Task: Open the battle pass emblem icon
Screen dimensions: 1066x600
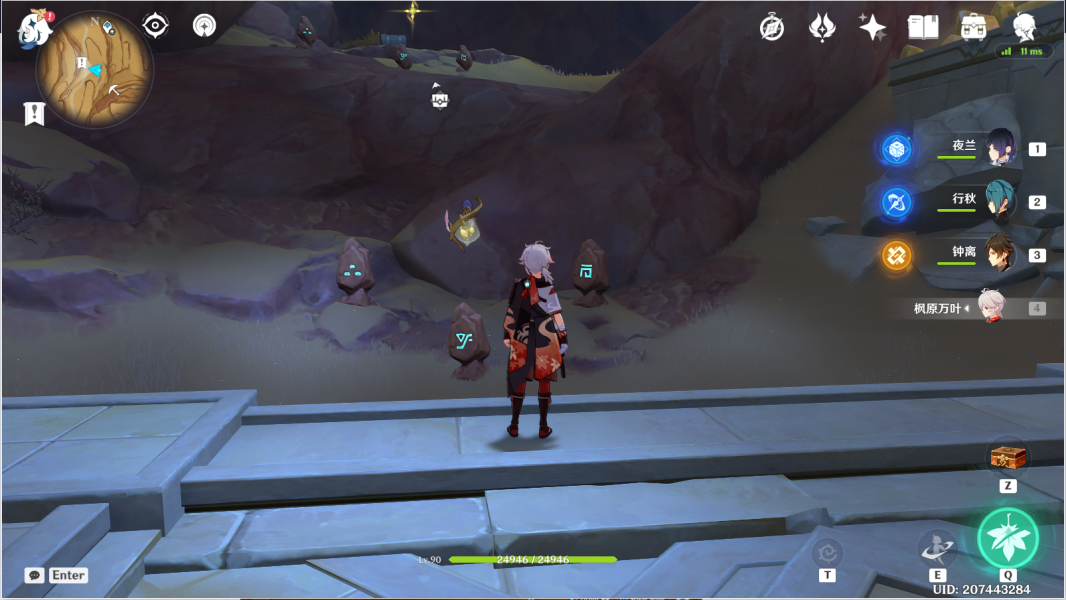Action: pos(822,27)
